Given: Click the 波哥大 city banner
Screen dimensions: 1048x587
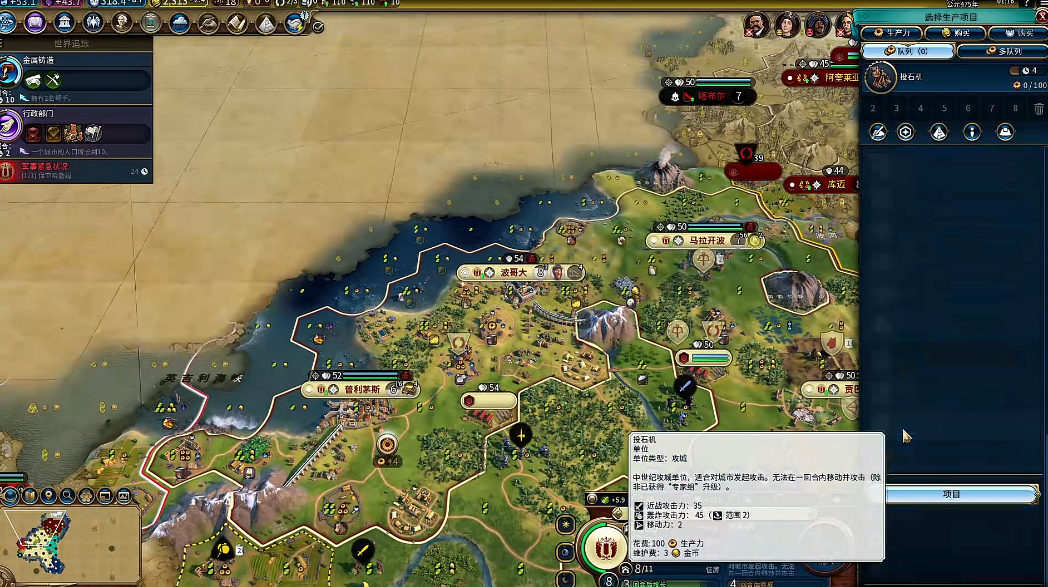Looking at the screenshot, I should [x=513, y=272].
